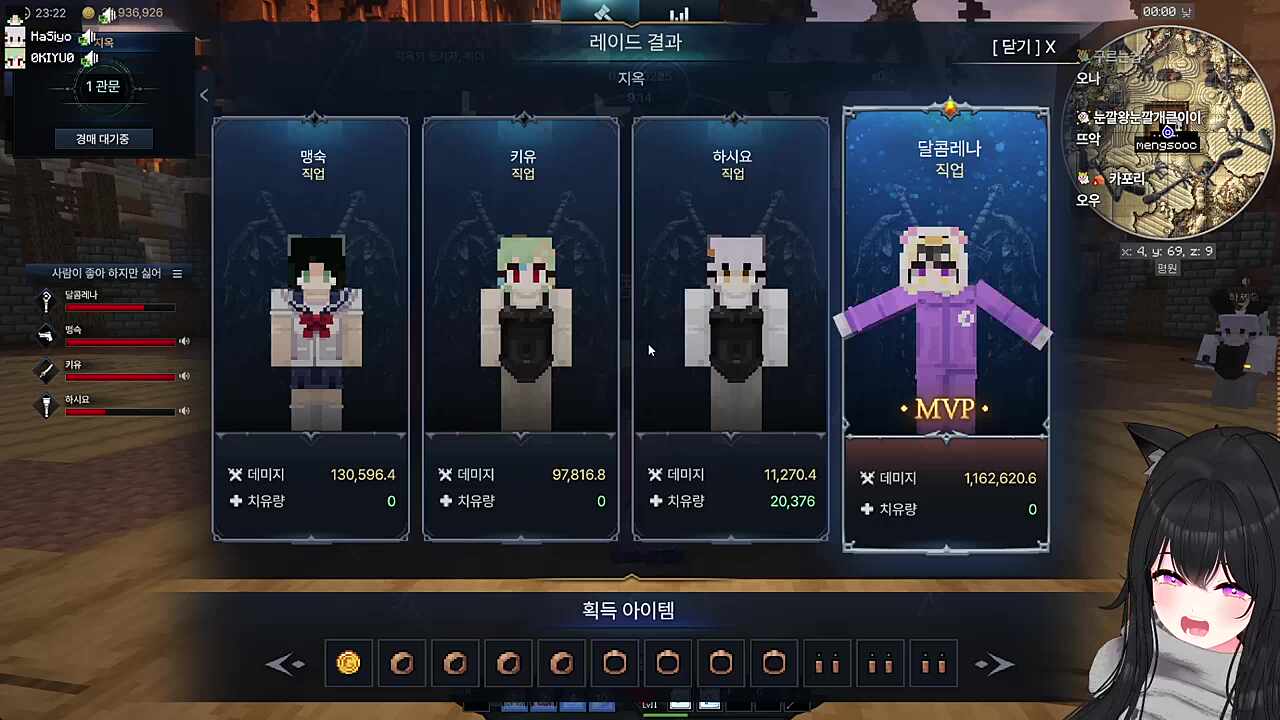Open the next loot page with right arrow

(x=995, y=664)
